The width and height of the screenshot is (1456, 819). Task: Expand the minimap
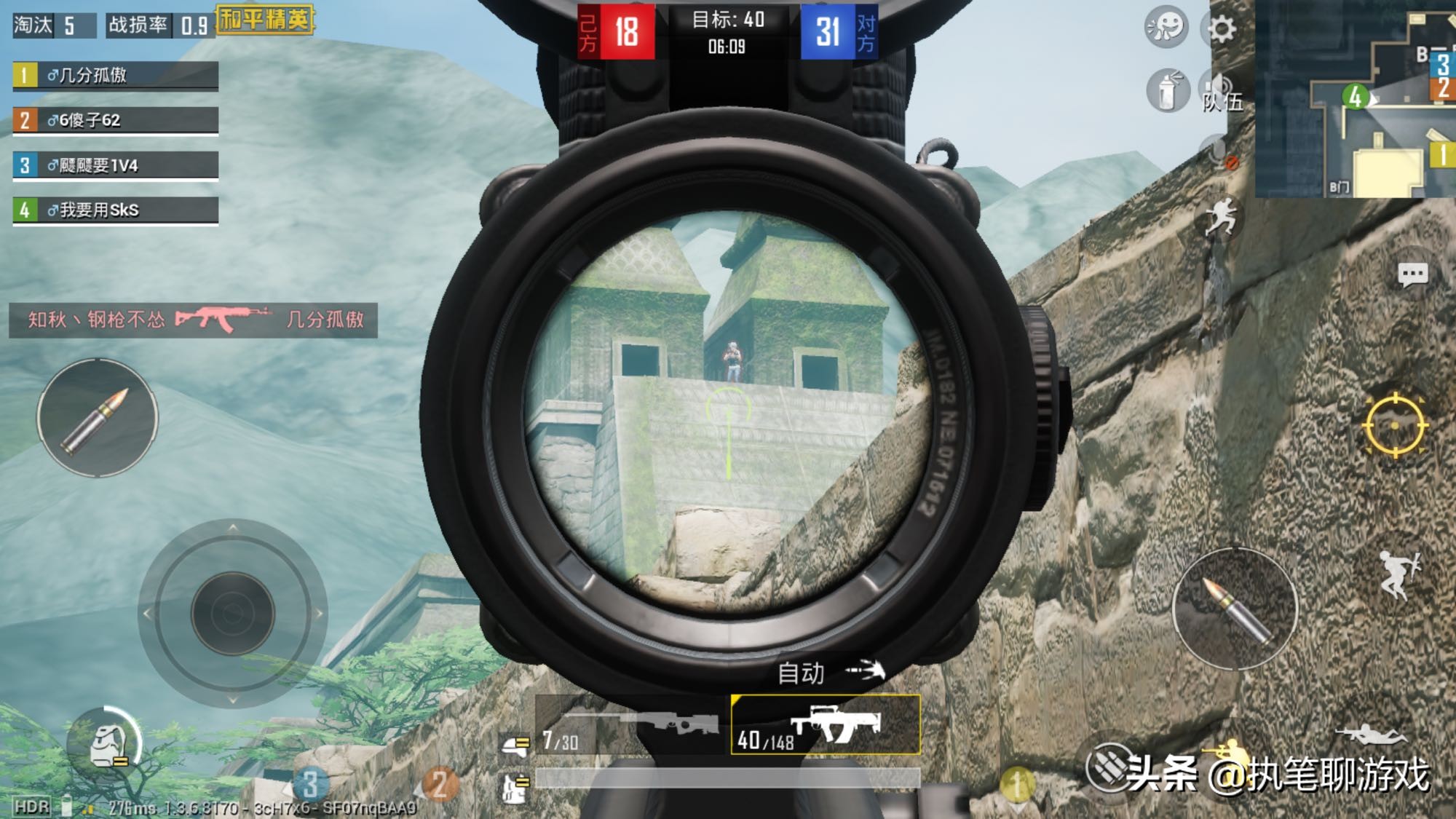pyautogui.click(x=1356, y=98)
